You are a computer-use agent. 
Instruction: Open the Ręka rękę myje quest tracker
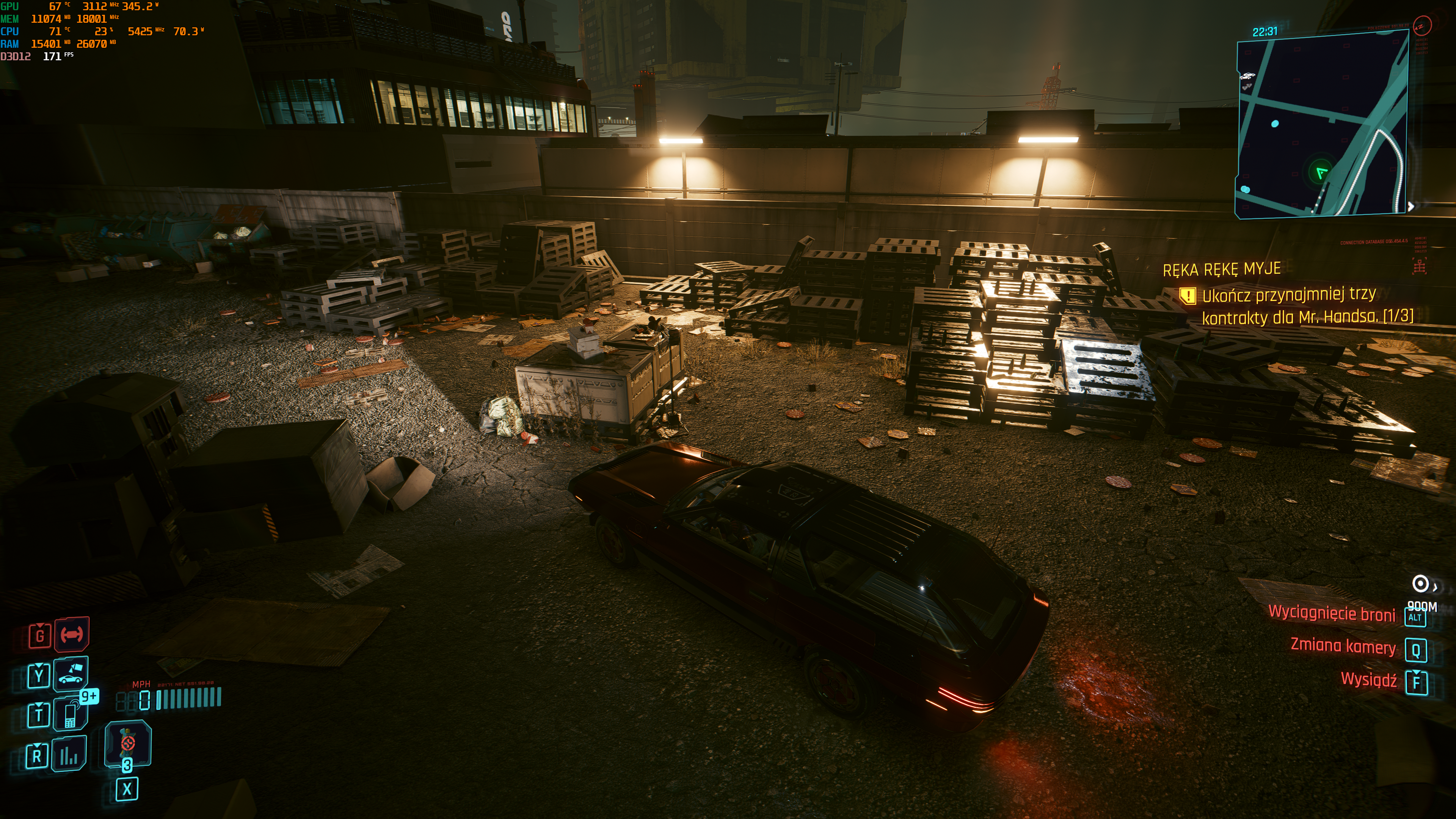point(1221,269)
